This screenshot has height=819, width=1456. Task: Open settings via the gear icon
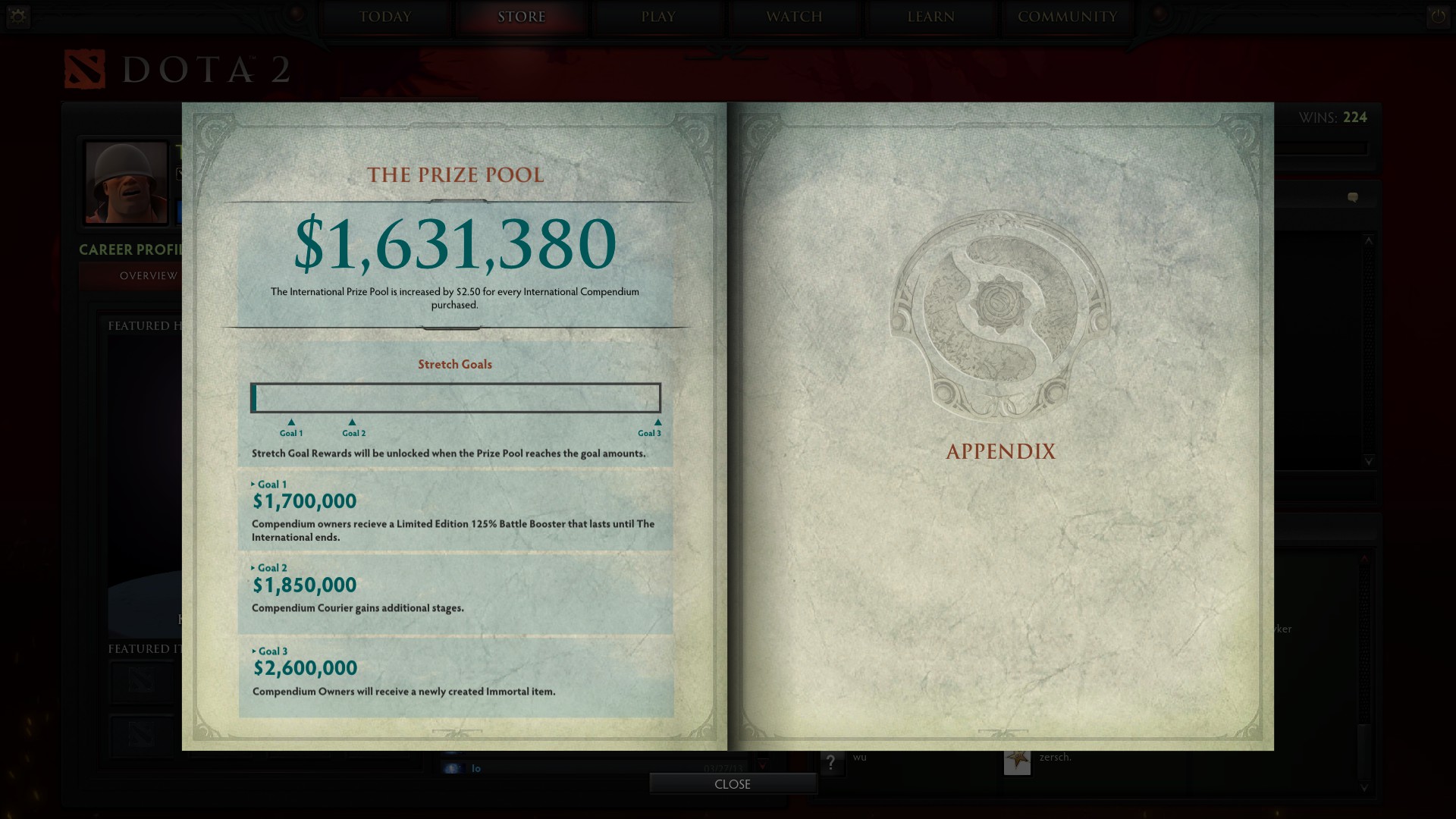(x=18, y=16)
